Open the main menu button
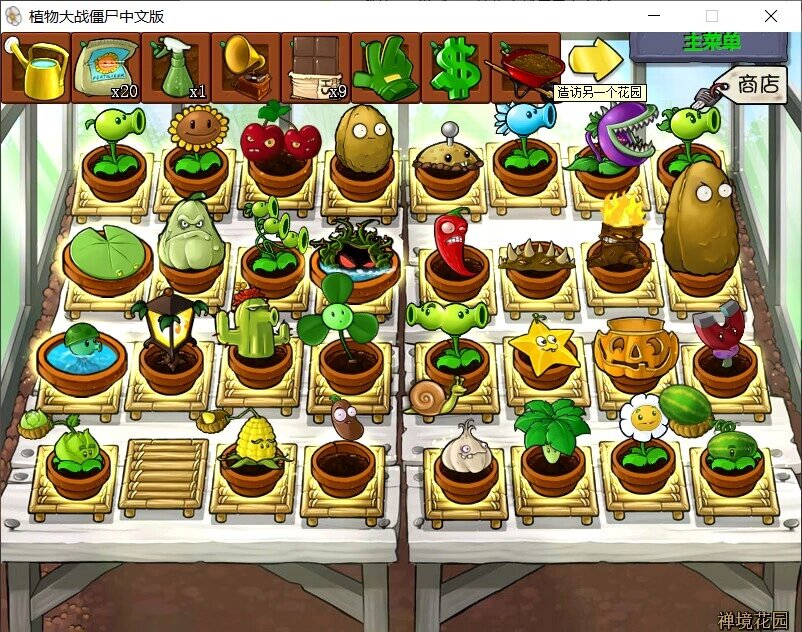Screen dimensions: 802x632 tap(710, 43)
